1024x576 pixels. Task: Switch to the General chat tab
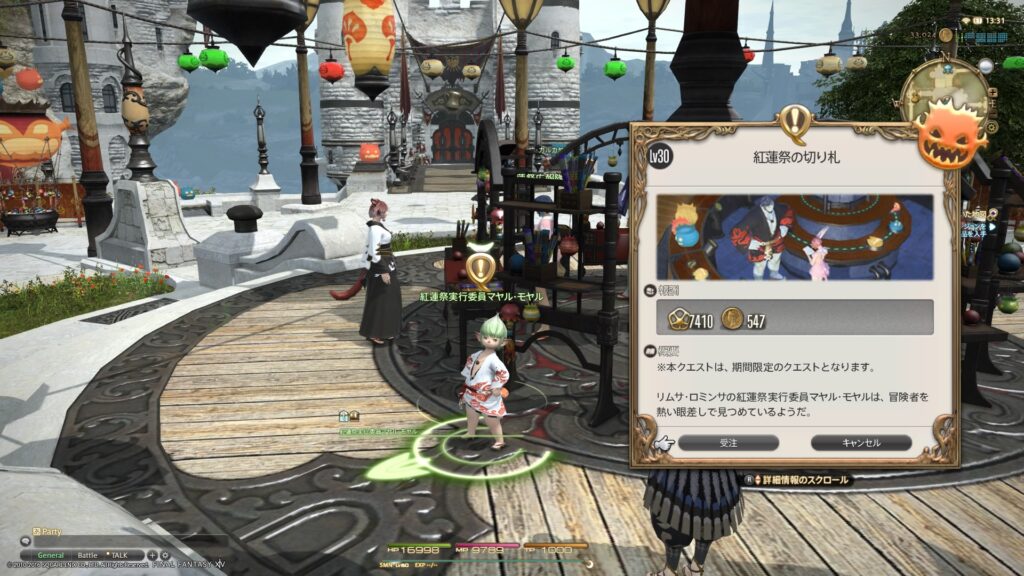(50, 555)
